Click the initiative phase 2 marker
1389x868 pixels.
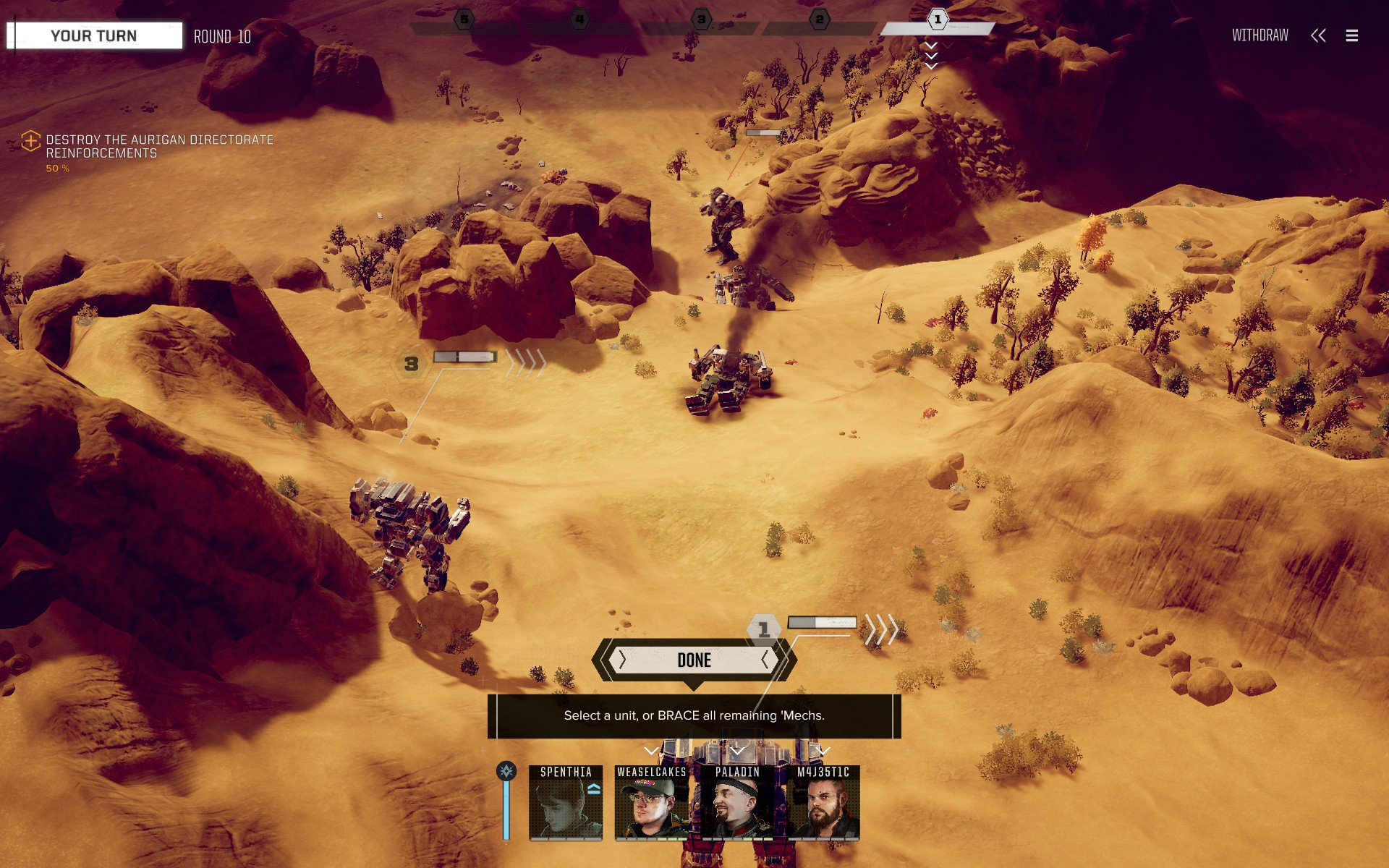point(820,20)
